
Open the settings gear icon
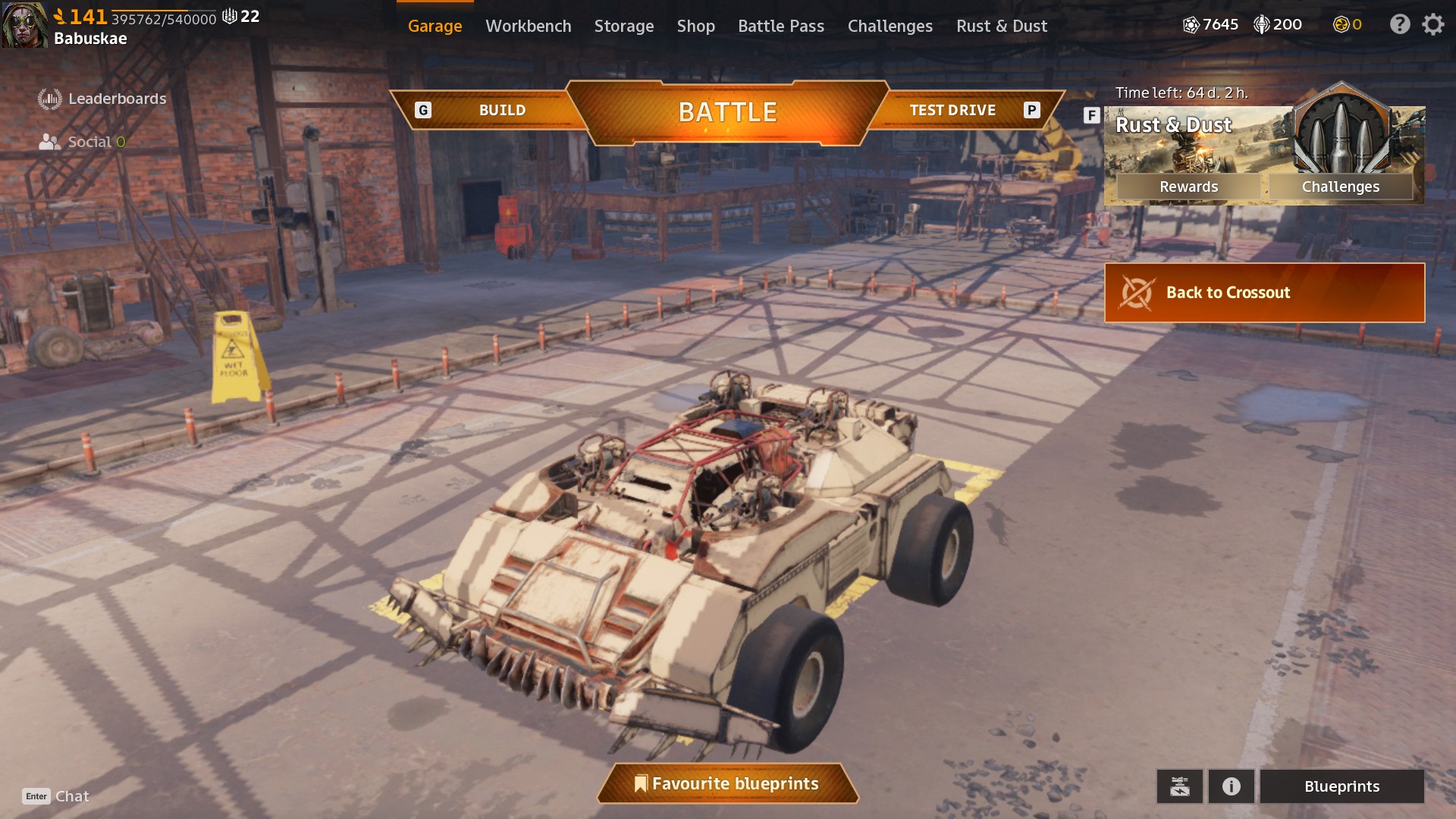coord(1432,25)
